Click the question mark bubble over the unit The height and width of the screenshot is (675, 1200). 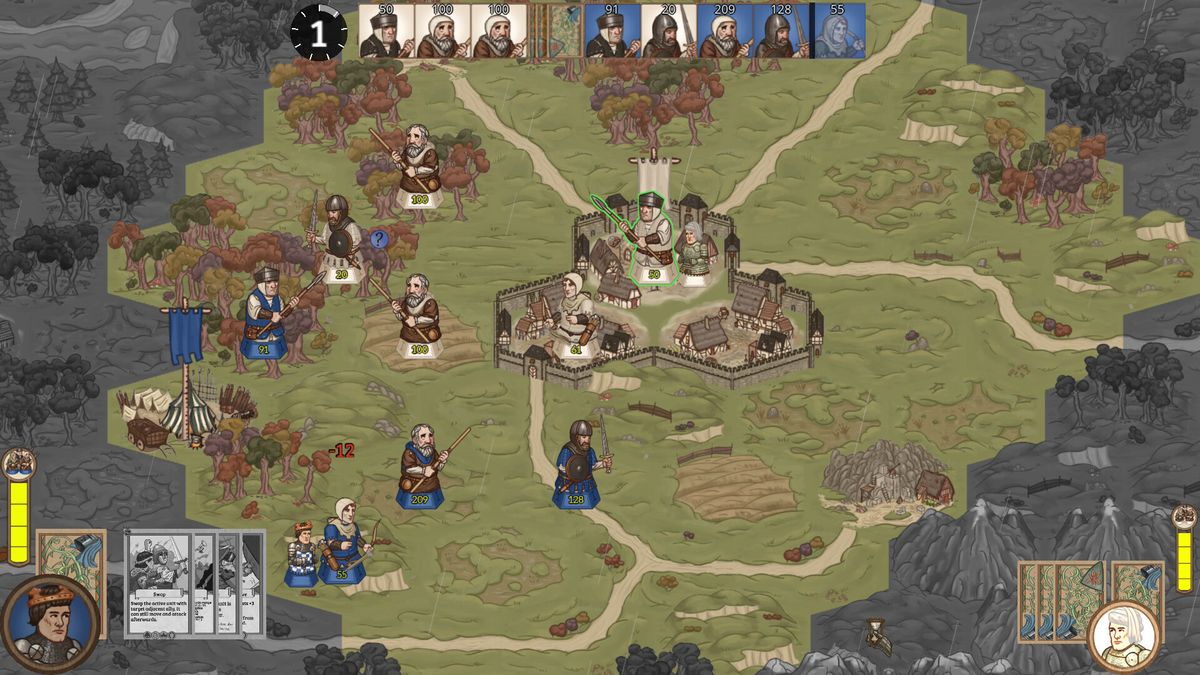coord(379,239)
